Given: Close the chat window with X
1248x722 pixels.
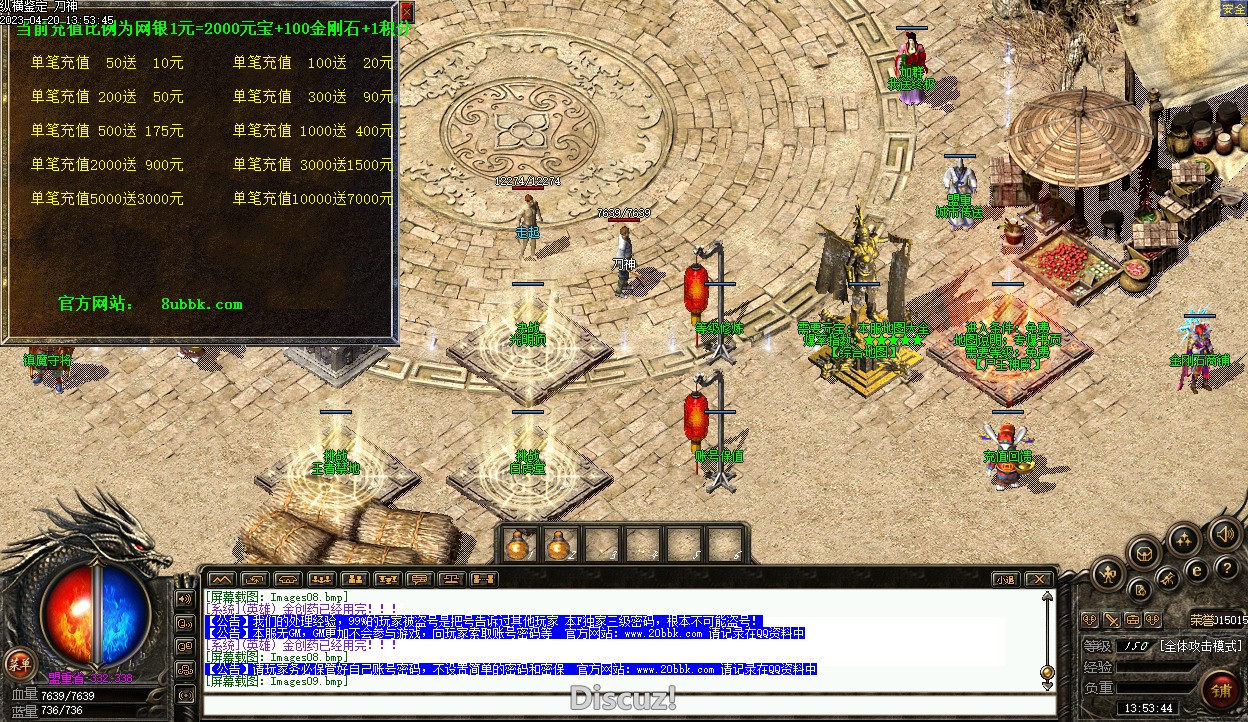Looking at the screenshot, I should tap(1039, 579).
